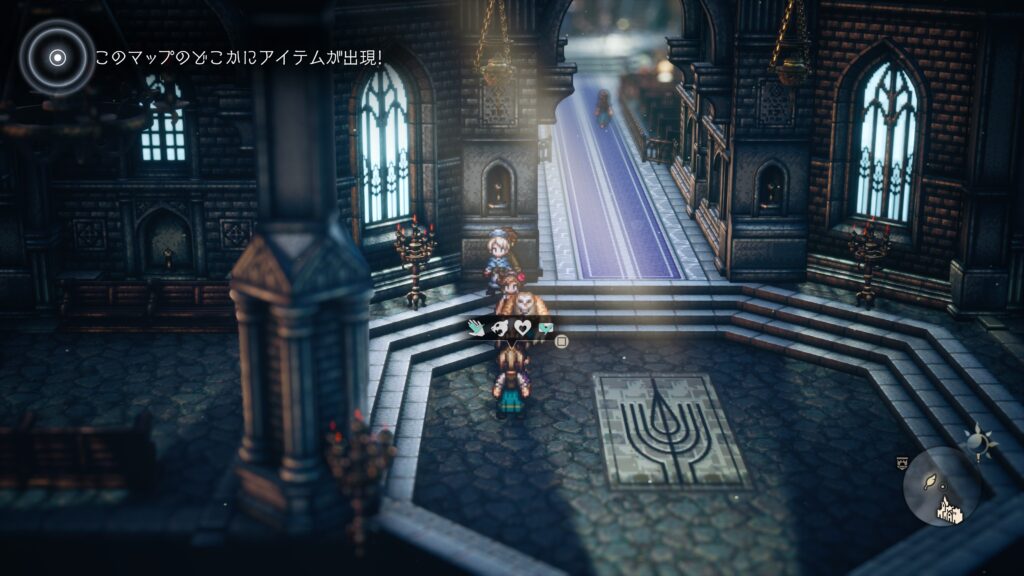Select the hand path action icon

477,327
